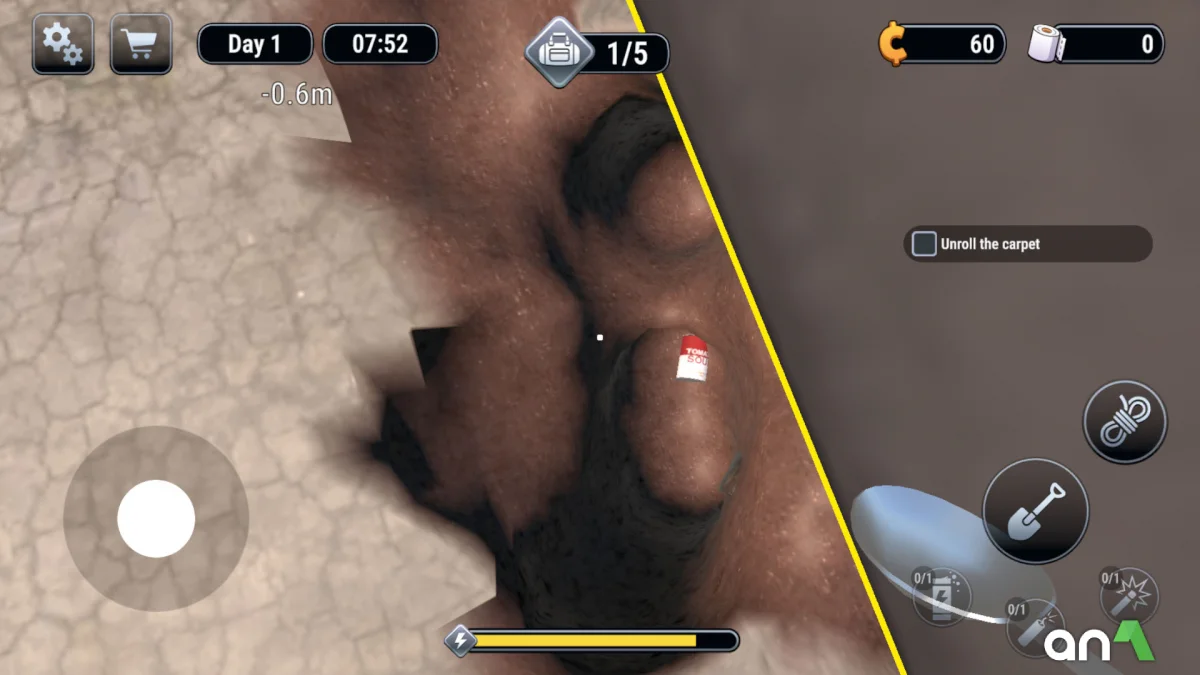Tap the bag inventory counter icon
The image size is (1200, 675).
pyautogui.click(x=559, y=51)
